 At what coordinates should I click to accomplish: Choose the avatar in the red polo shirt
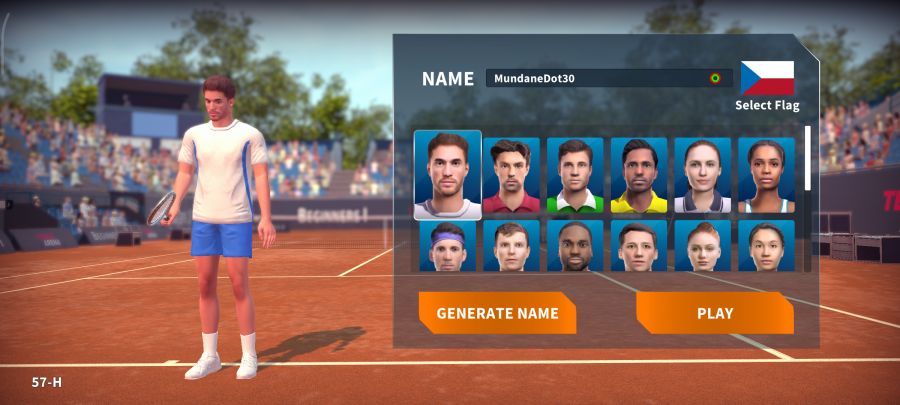(x=511, y=176)
